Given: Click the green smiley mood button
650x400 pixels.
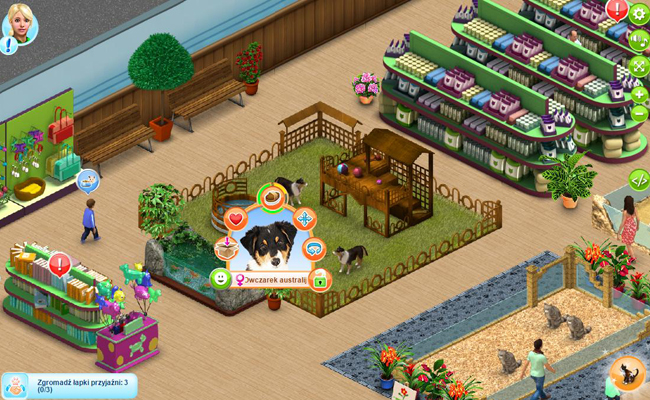Looking at the screenshot, I should tap(221, 278).
